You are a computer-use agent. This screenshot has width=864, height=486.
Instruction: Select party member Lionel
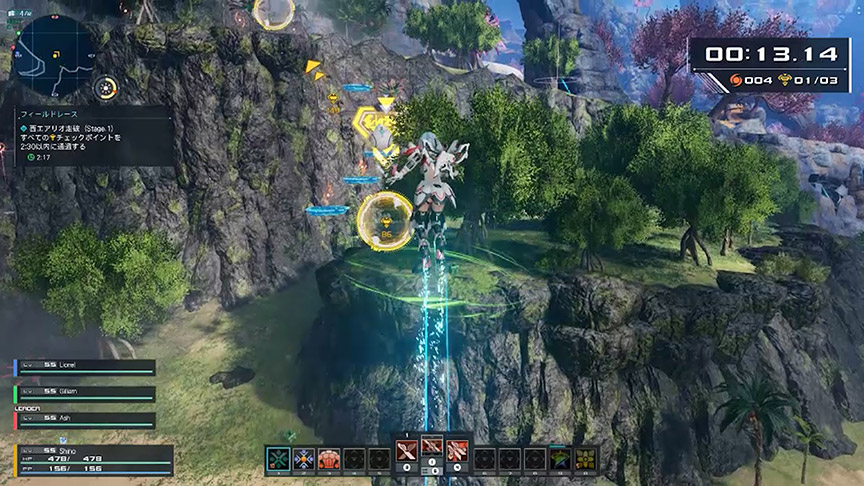pos(85,368)
